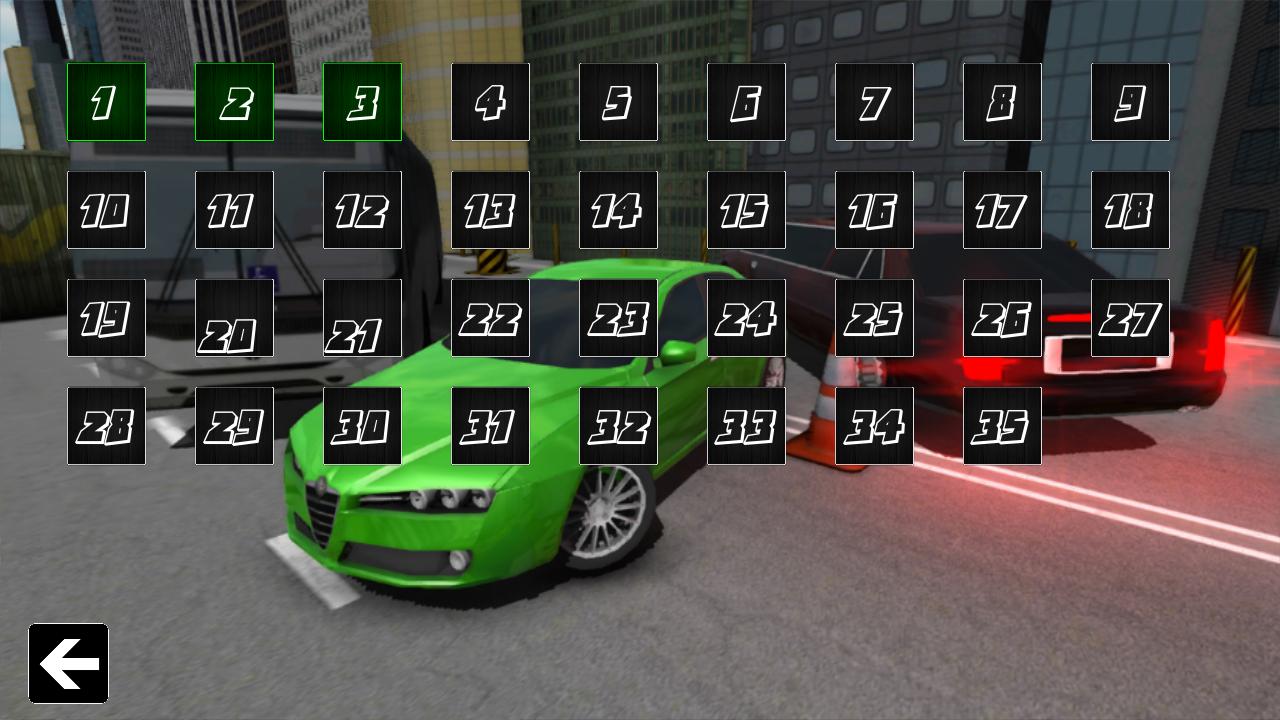Select unlocked level 1
The width and height of the screenshot is (1280, 720).
click(x=106, y=101)
